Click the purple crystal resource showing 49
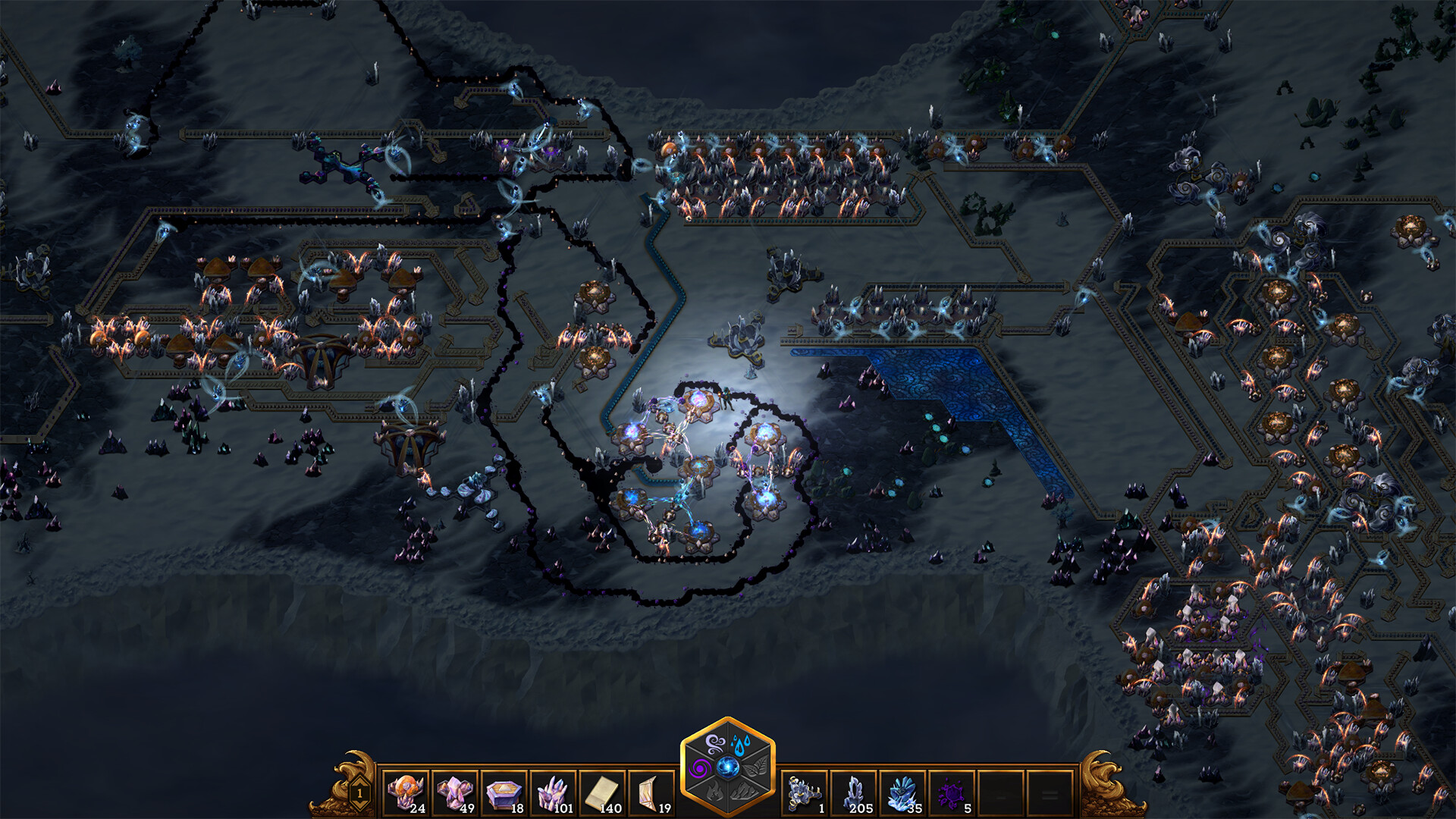Screen dimensions: 1456x819 pyautogui.click(x=453, y=793)
